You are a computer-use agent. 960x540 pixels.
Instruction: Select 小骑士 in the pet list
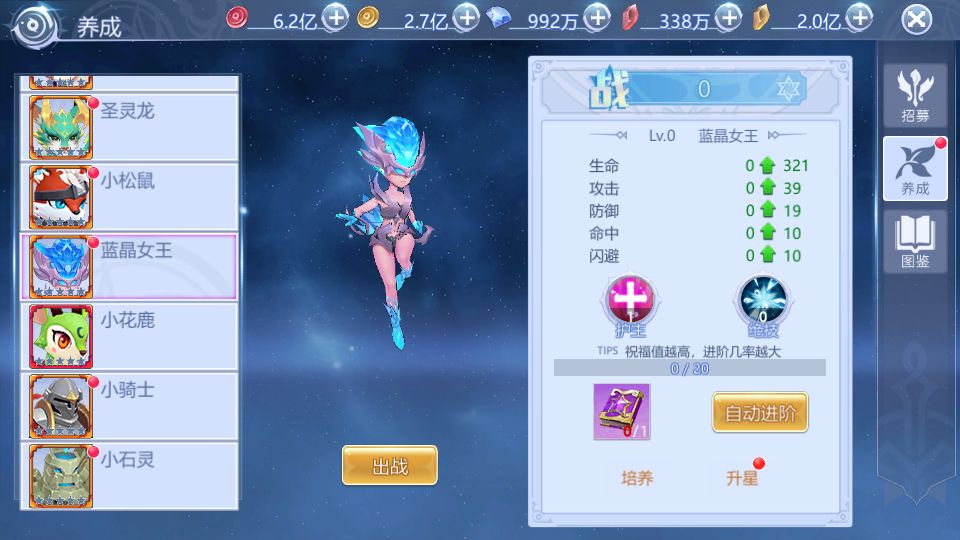pos(129,407)
